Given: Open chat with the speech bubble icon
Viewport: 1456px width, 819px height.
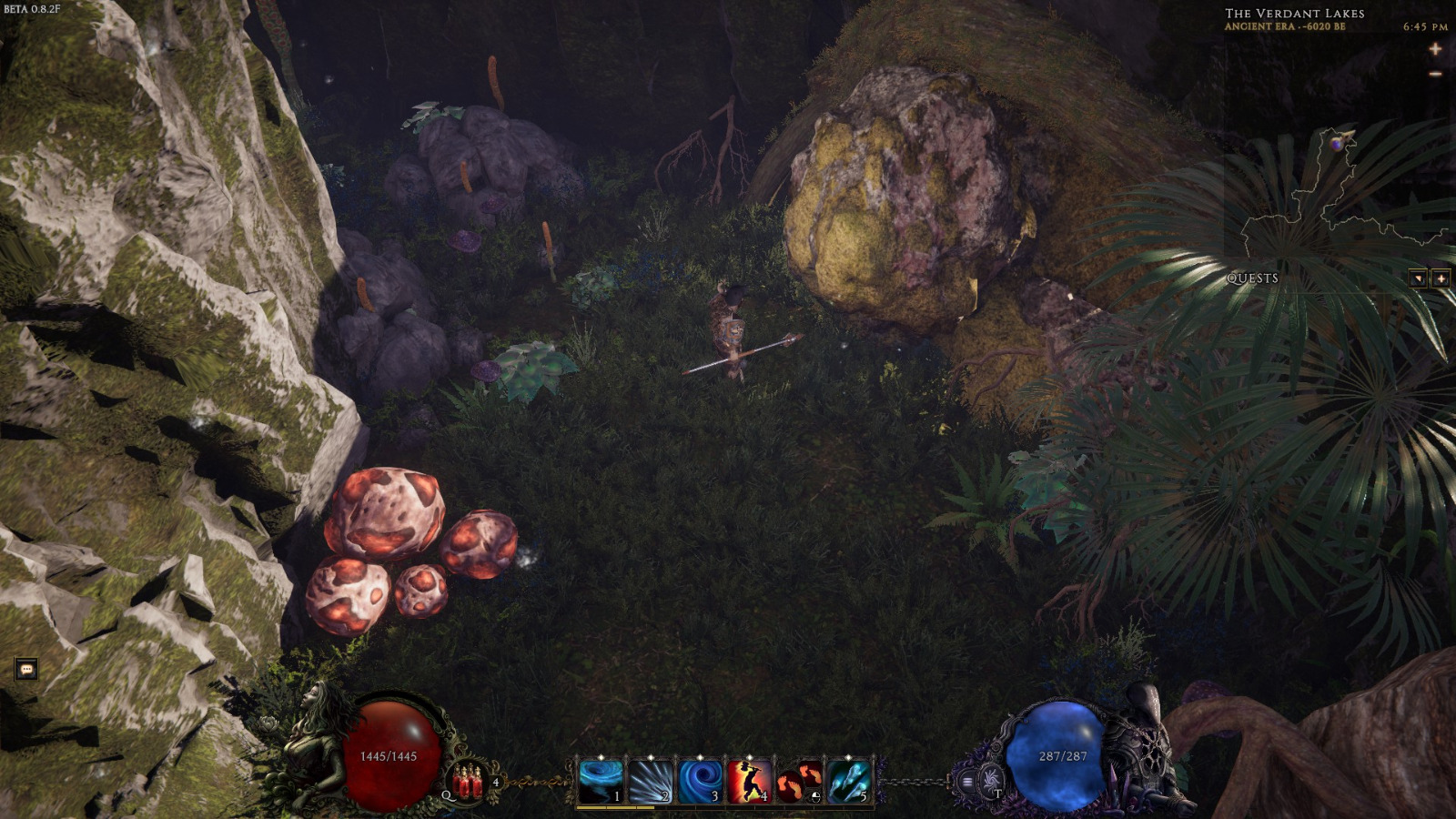Looking at the screenshot, I should [x=28, y=667].
